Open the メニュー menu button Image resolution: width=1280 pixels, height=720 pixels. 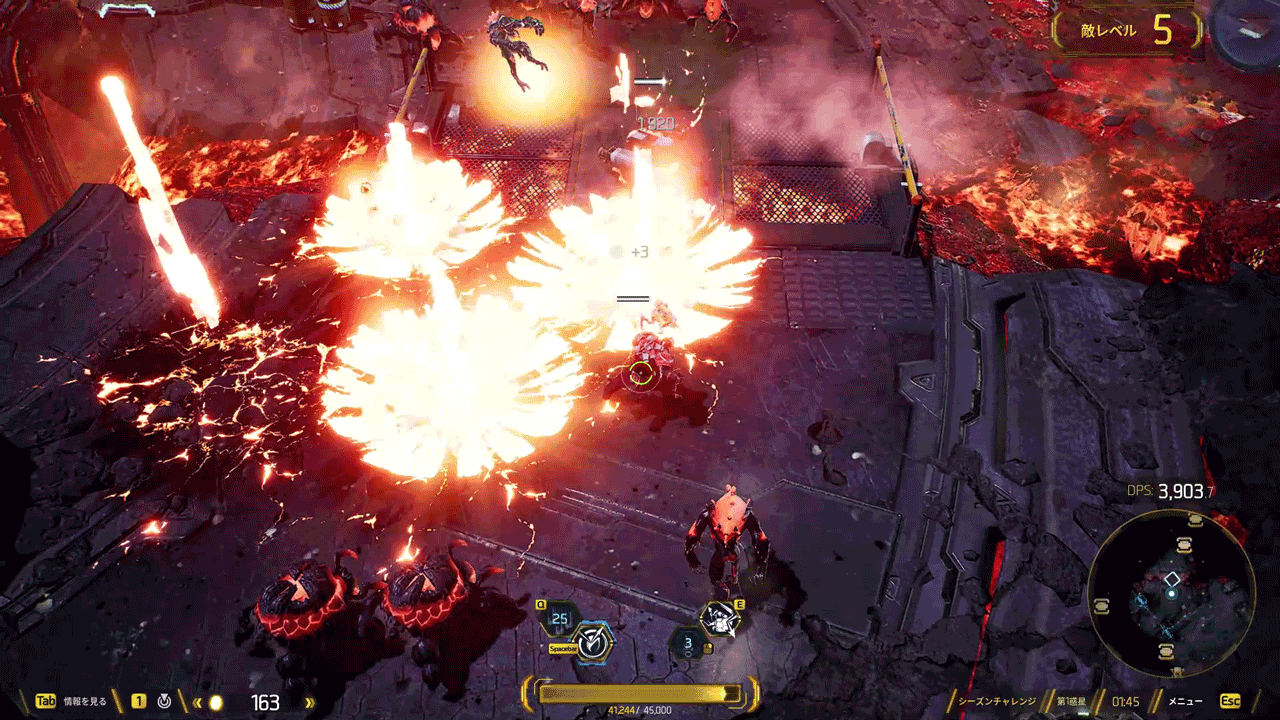coord(1187,702)
